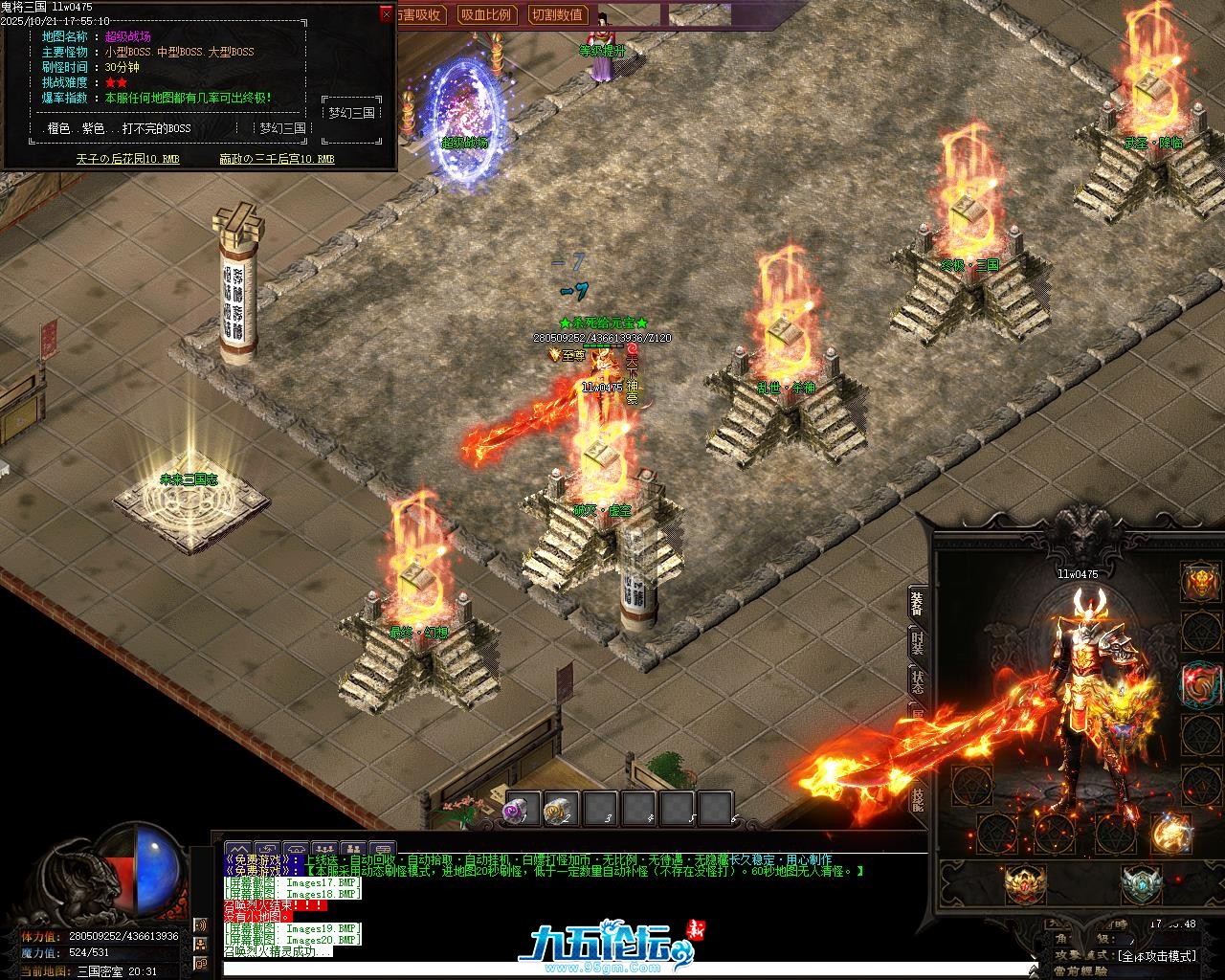
Task: Use the purple scroll in hotbar slot 1
Action: point(523,811)
